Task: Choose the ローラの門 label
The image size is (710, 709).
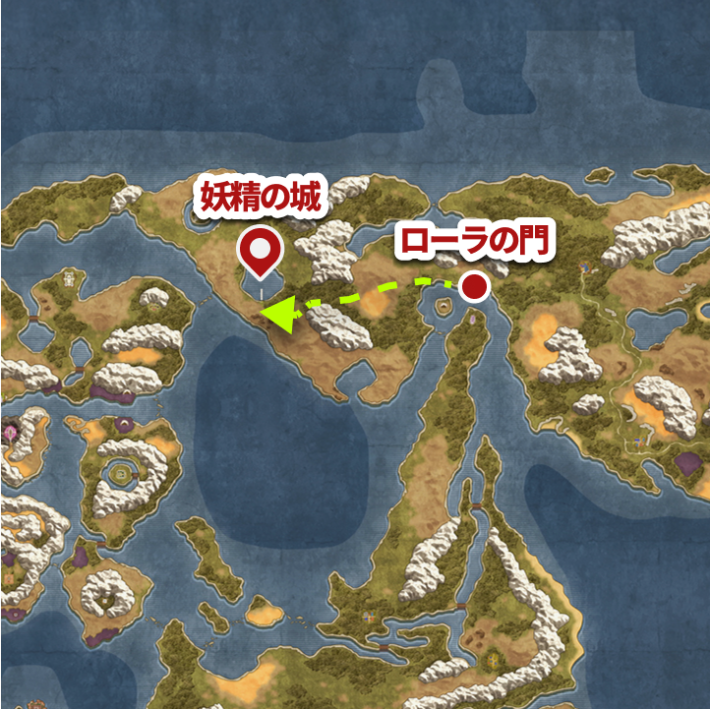Action: point(474,243)
